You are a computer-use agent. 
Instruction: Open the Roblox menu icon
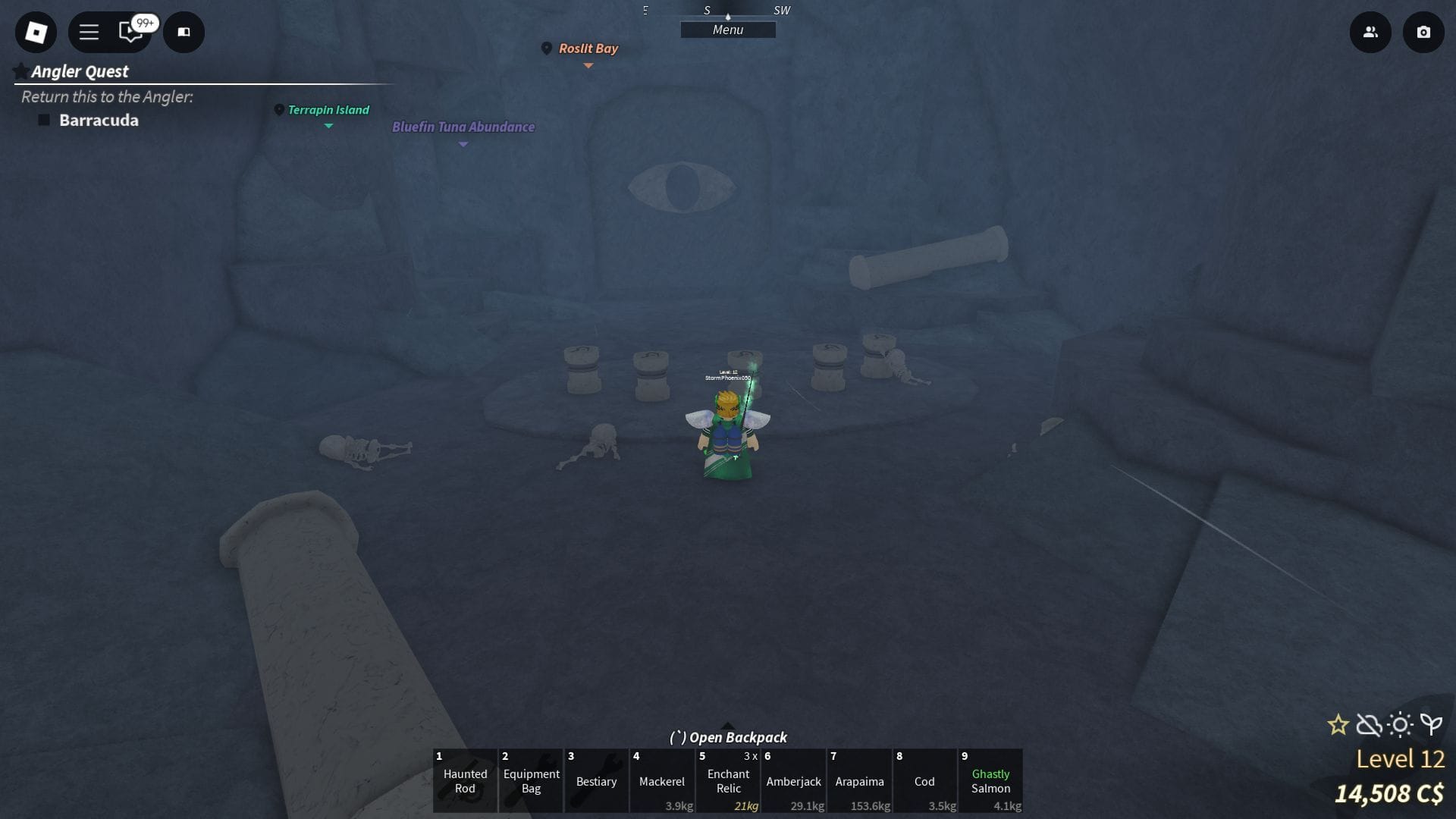[35, 32]
